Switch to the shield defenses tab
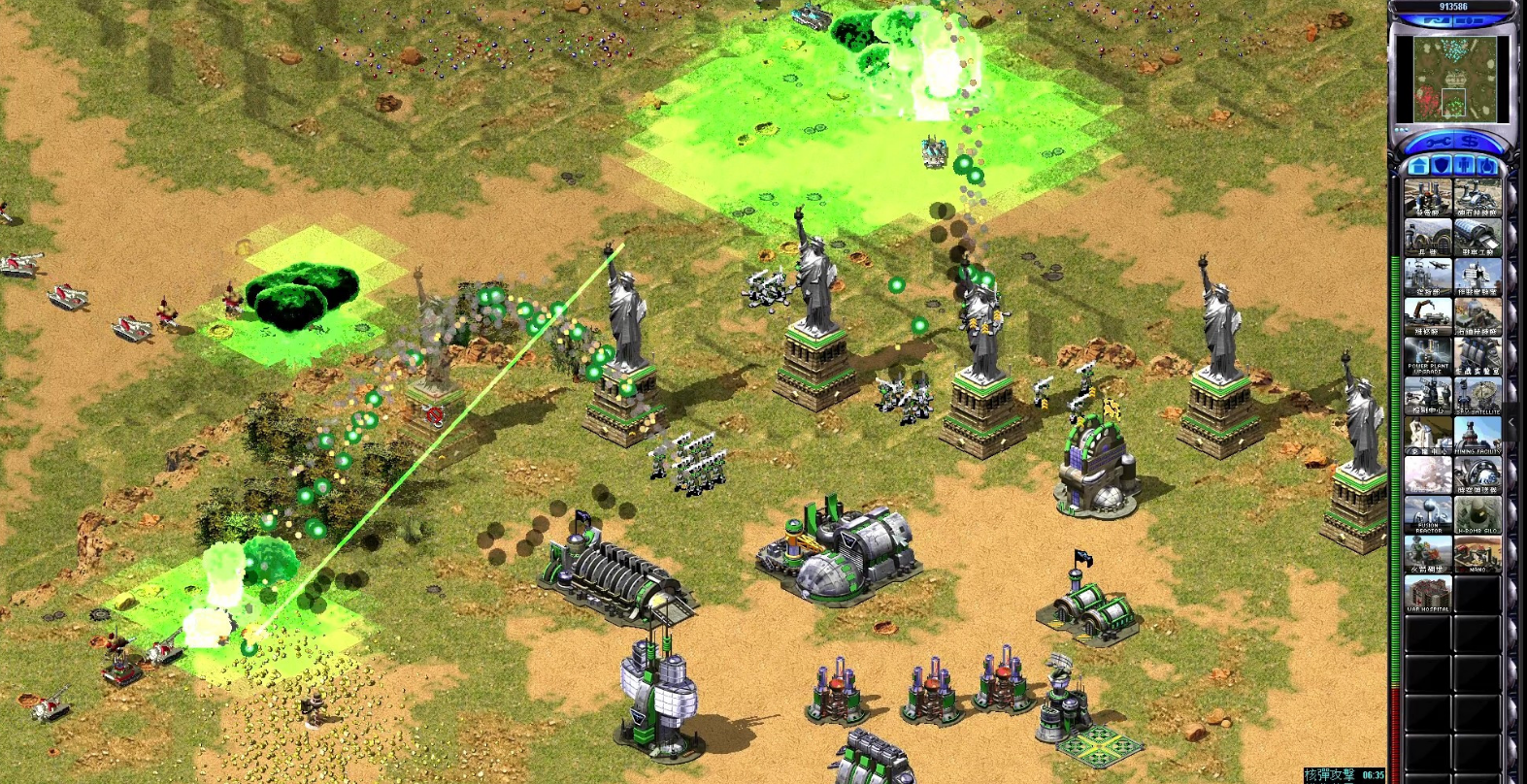 (x=1443, y=166)
